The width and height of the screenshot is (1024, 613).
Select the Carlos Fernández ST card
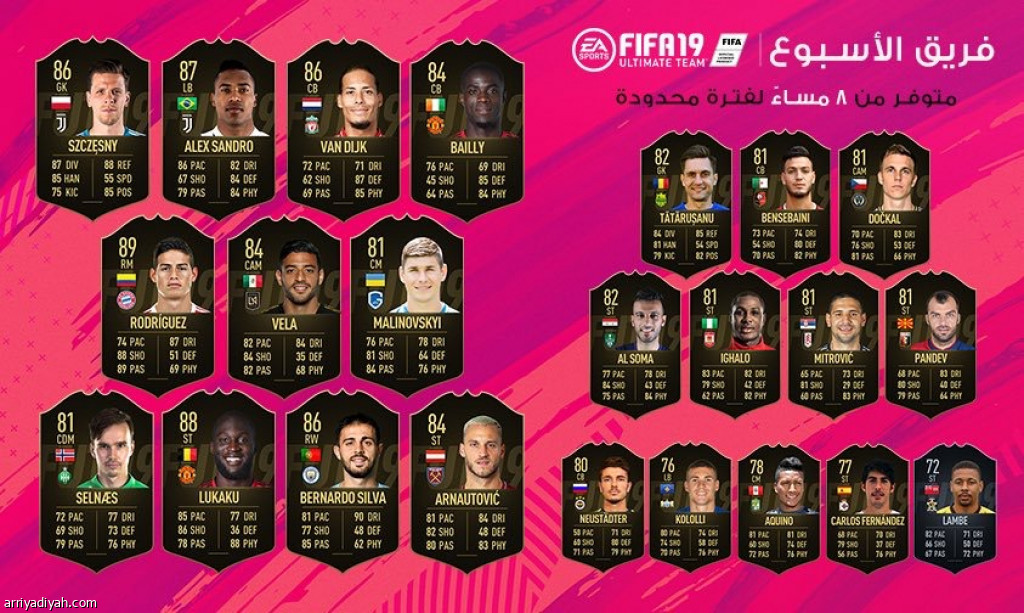(866, 506)
